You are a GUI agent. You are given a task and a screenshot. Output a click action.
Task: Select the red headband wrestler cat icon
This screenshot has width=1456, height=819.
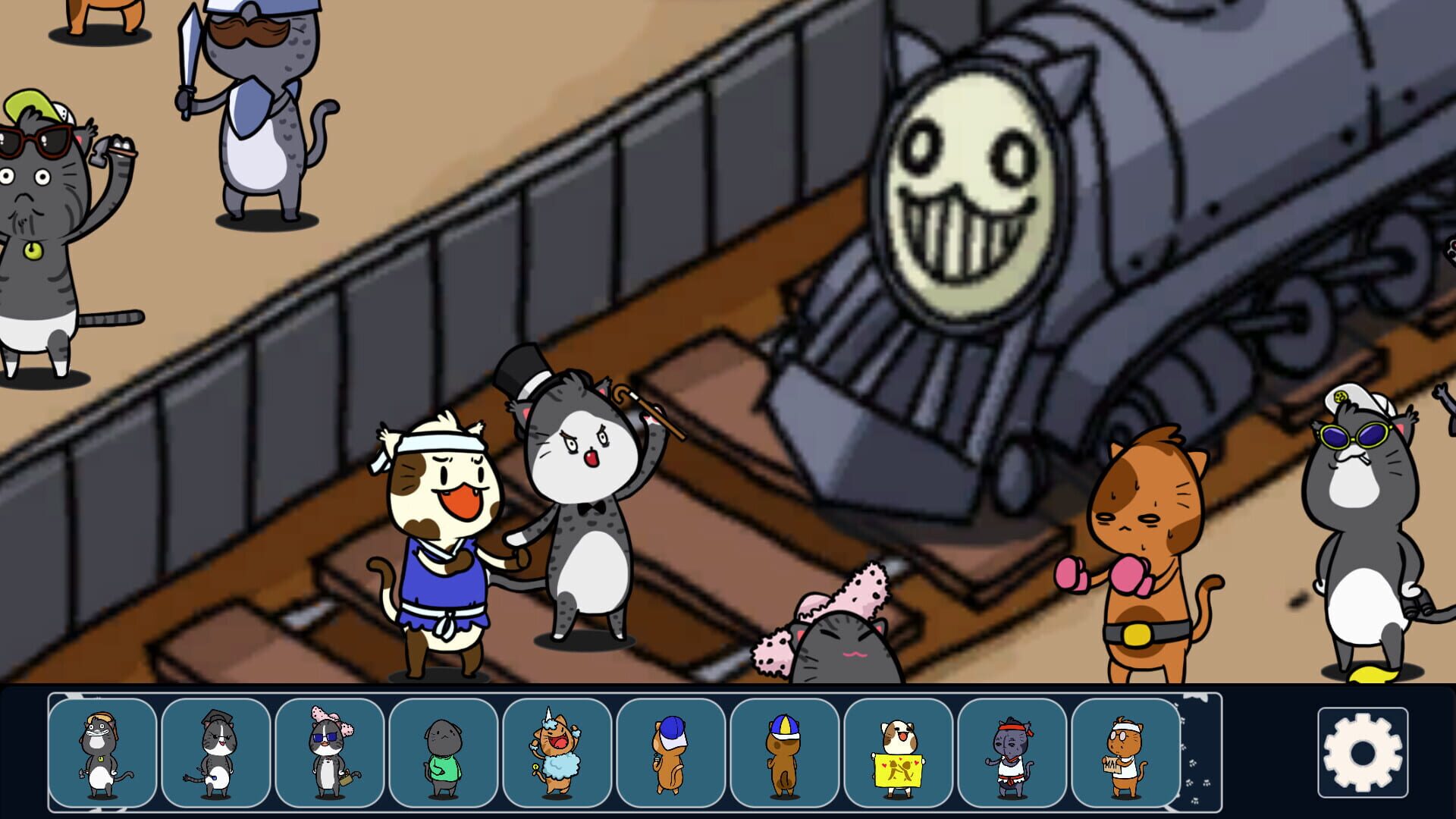pyautogui.click(x=1012, y=751)
